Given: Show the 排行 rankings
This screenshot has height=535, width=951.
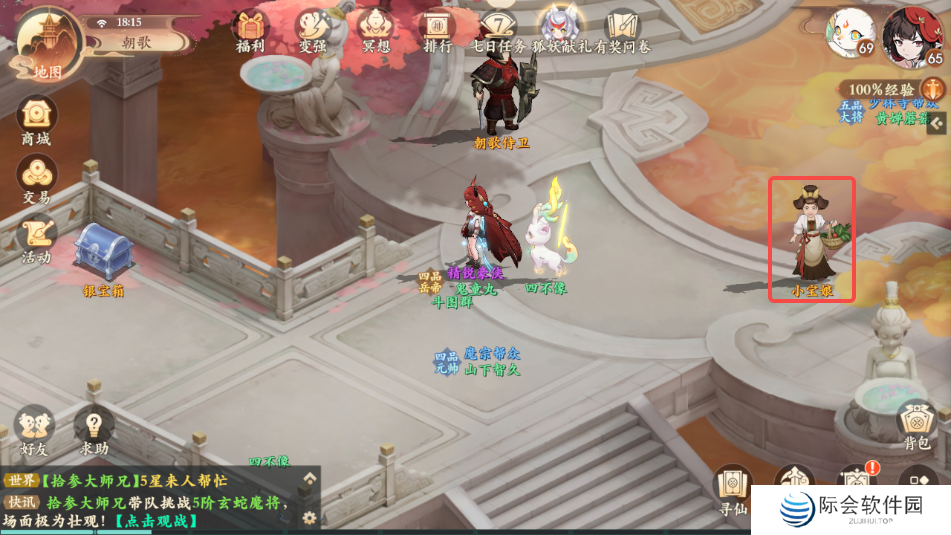Looking at the screenshot, I should [438, 30].
